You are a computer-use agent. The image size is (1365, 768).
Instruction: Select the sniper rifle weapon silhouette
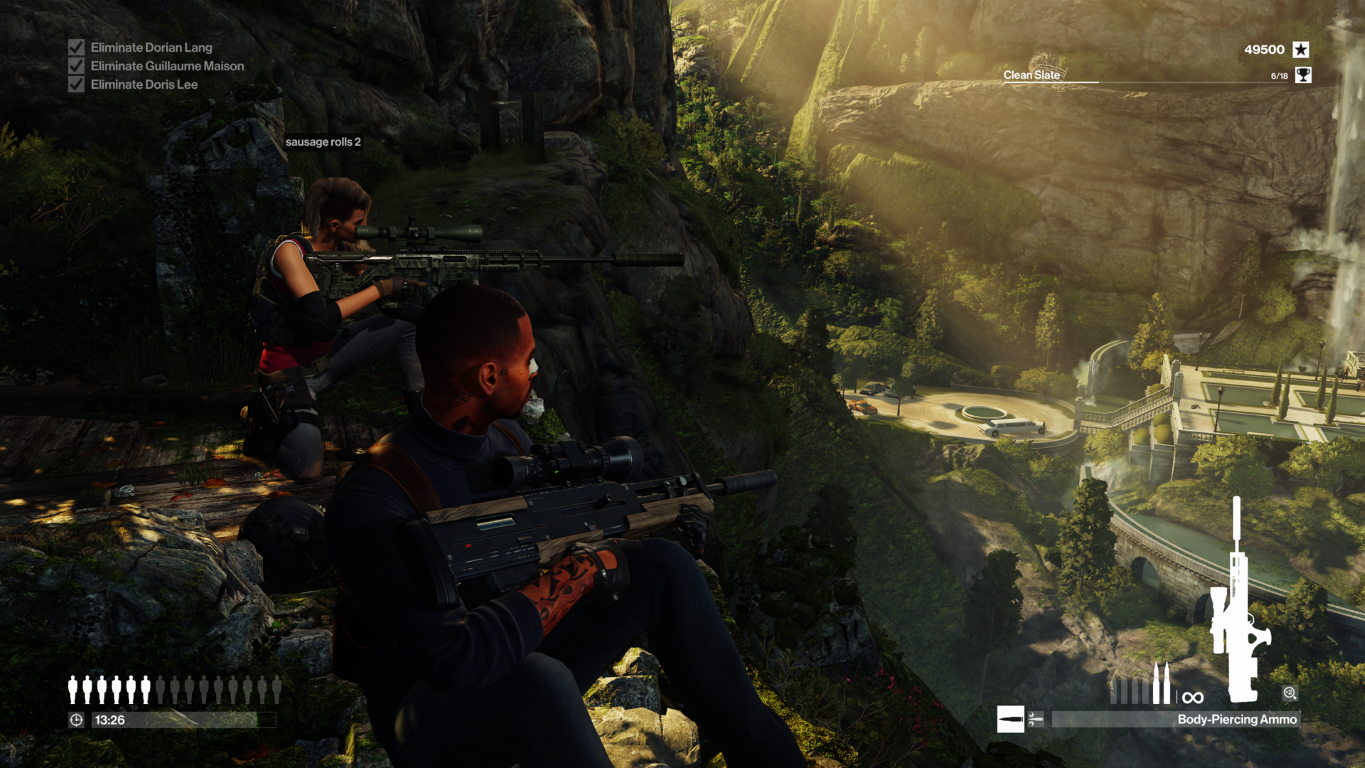tap(1237, 600)
